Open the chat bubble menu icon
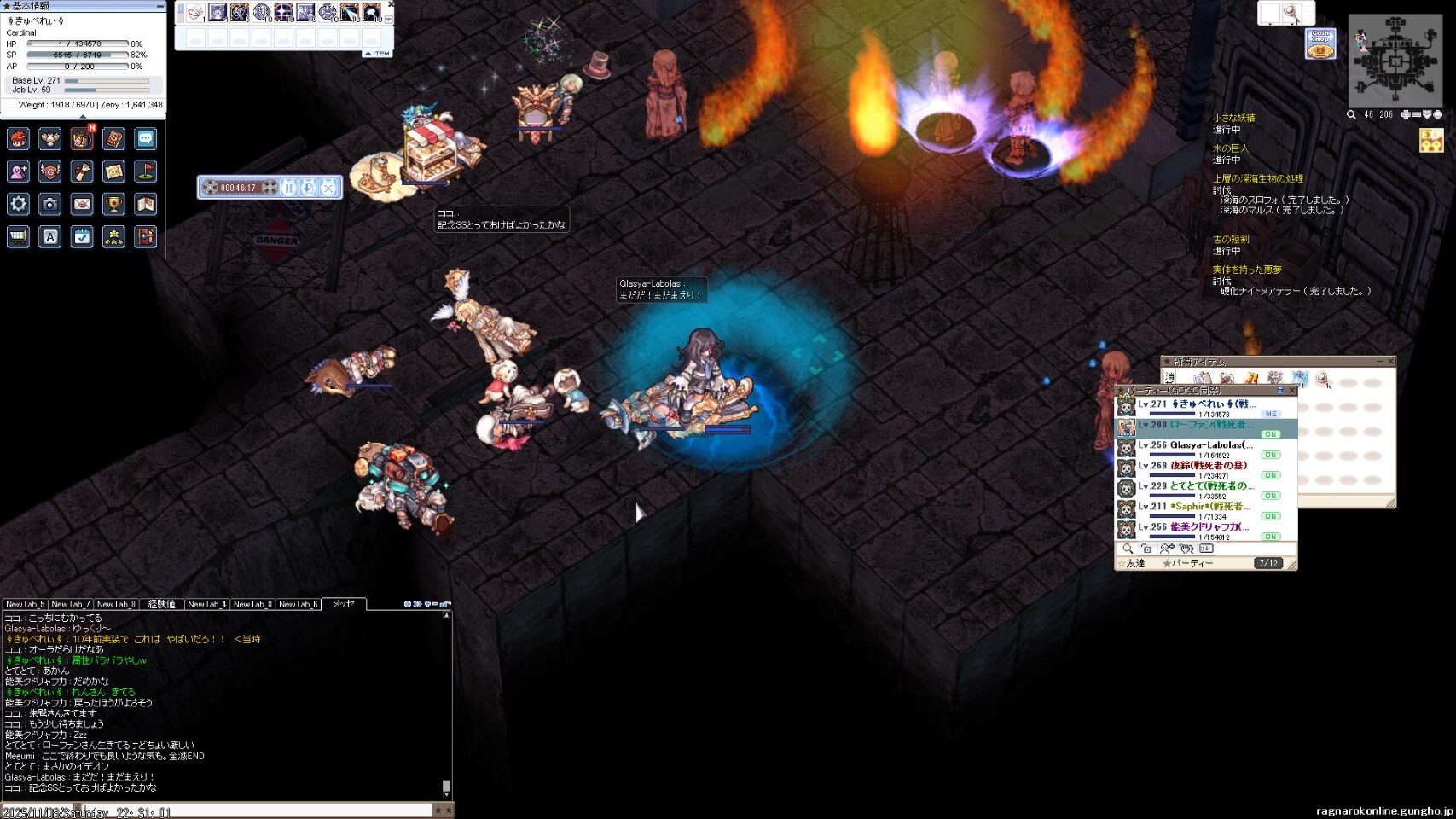Viewport: 1456px width, 819px height. tap(146, 138)
